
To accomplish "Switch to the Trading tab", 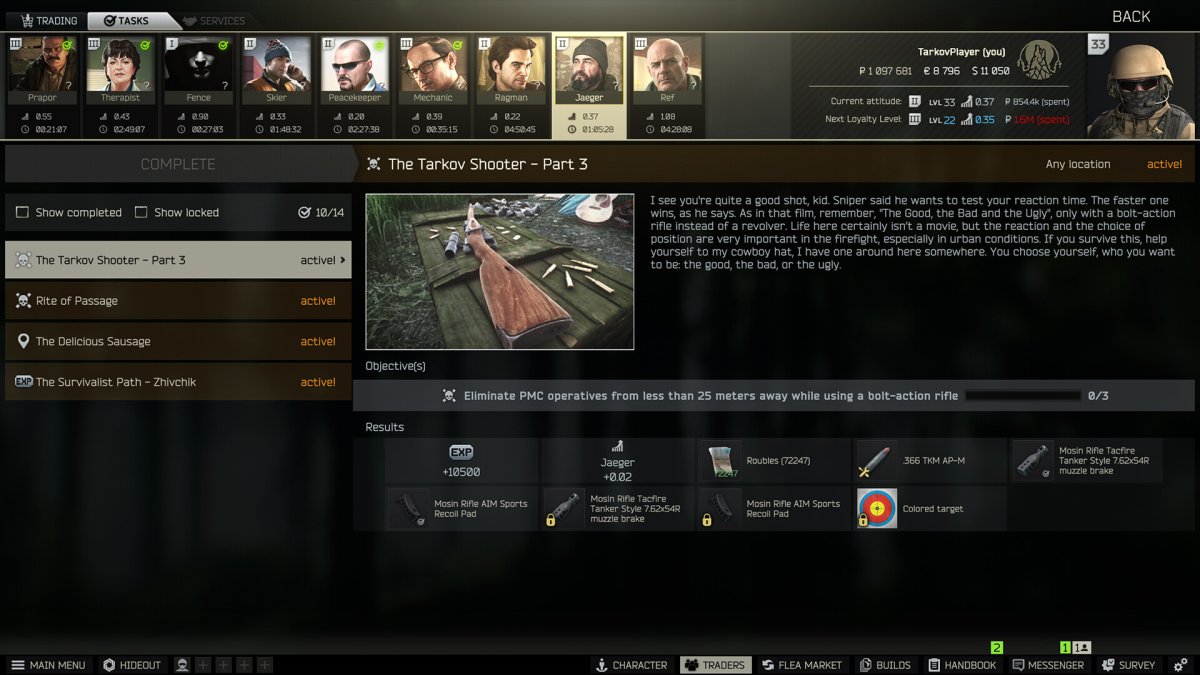I will (x=48, y=20).
